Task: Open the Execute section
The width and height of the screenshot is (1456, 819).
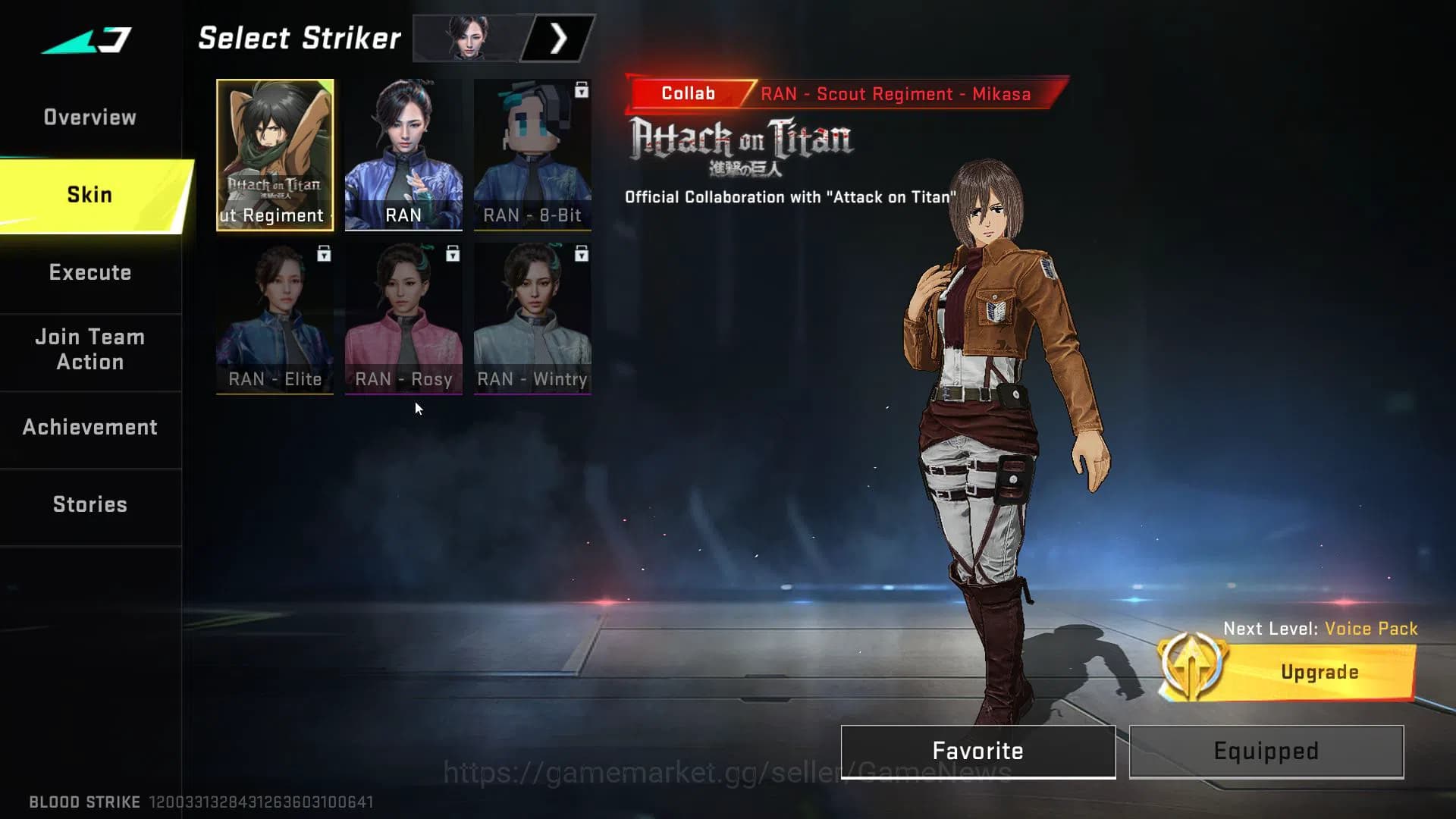Action: point(89,271)
